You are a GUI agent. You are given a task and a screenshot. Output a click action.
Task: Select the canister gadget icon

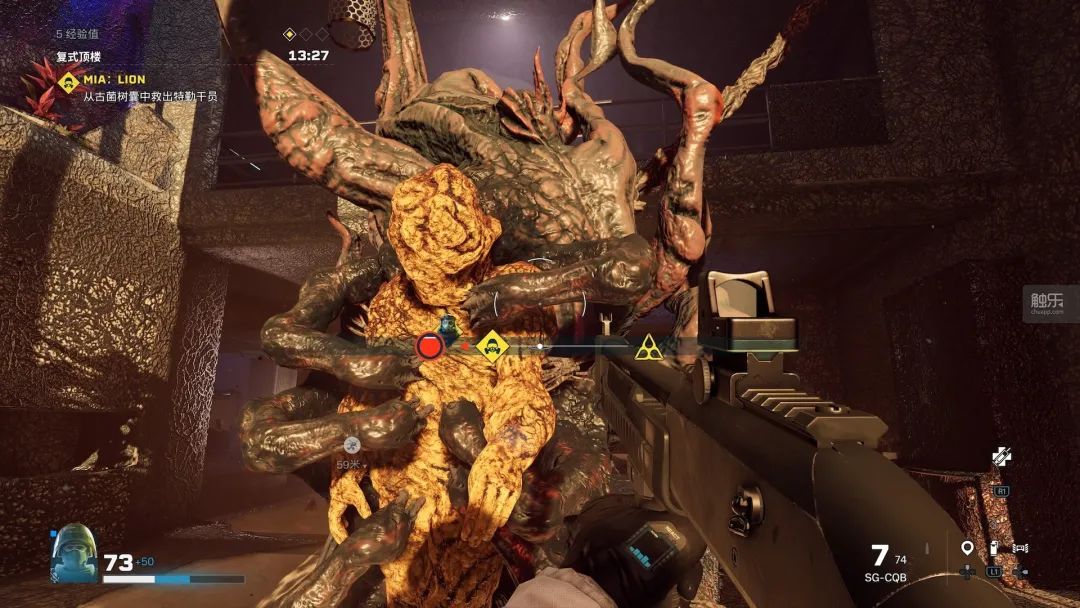pos(994,548)
